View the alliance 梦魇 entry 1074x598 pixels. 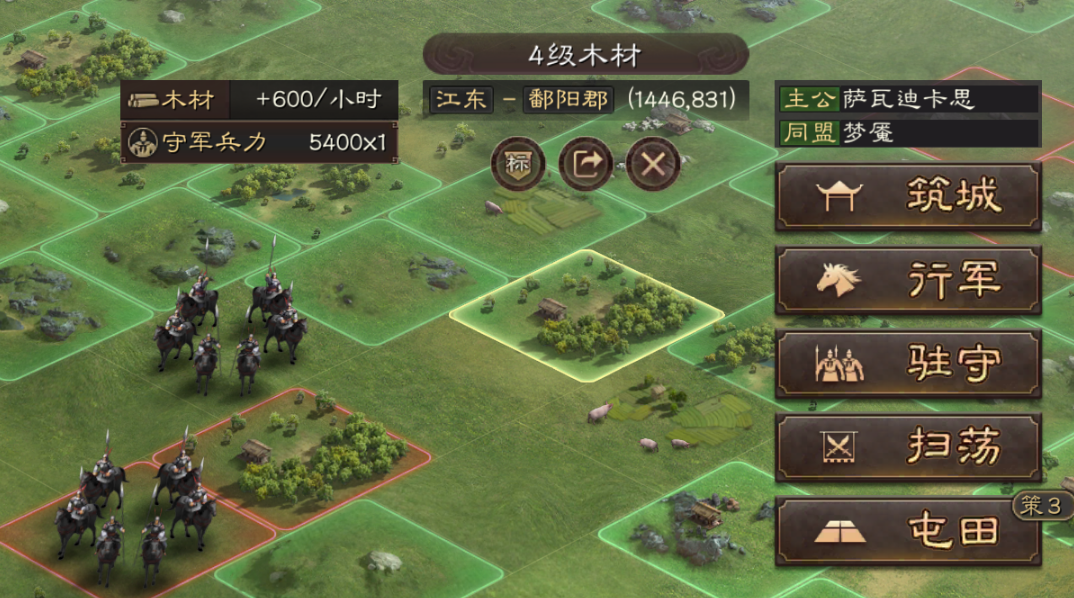coord(908,133)
